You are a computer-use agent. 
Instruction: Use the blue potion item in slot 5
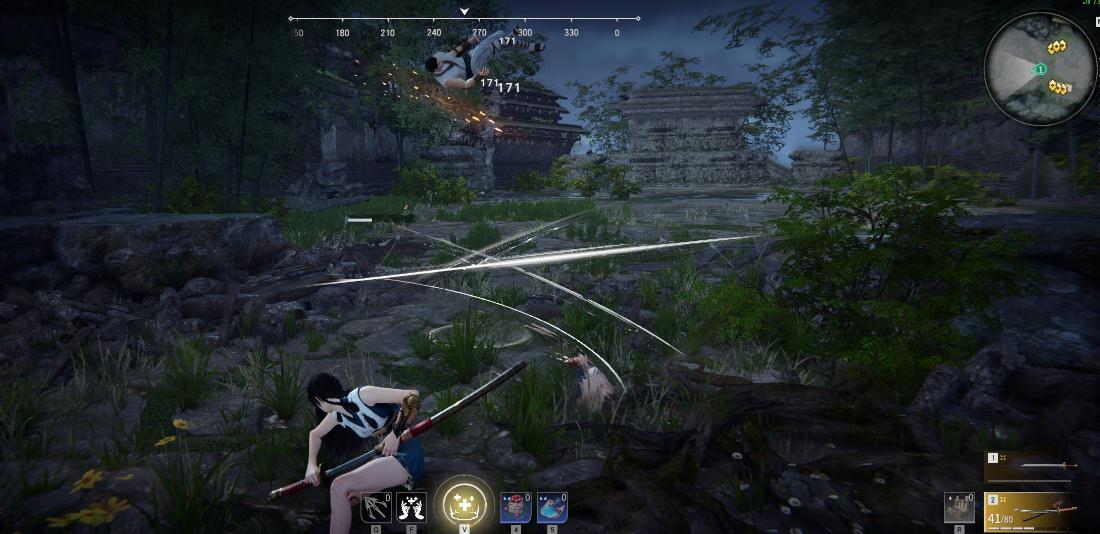coord(552,507)
